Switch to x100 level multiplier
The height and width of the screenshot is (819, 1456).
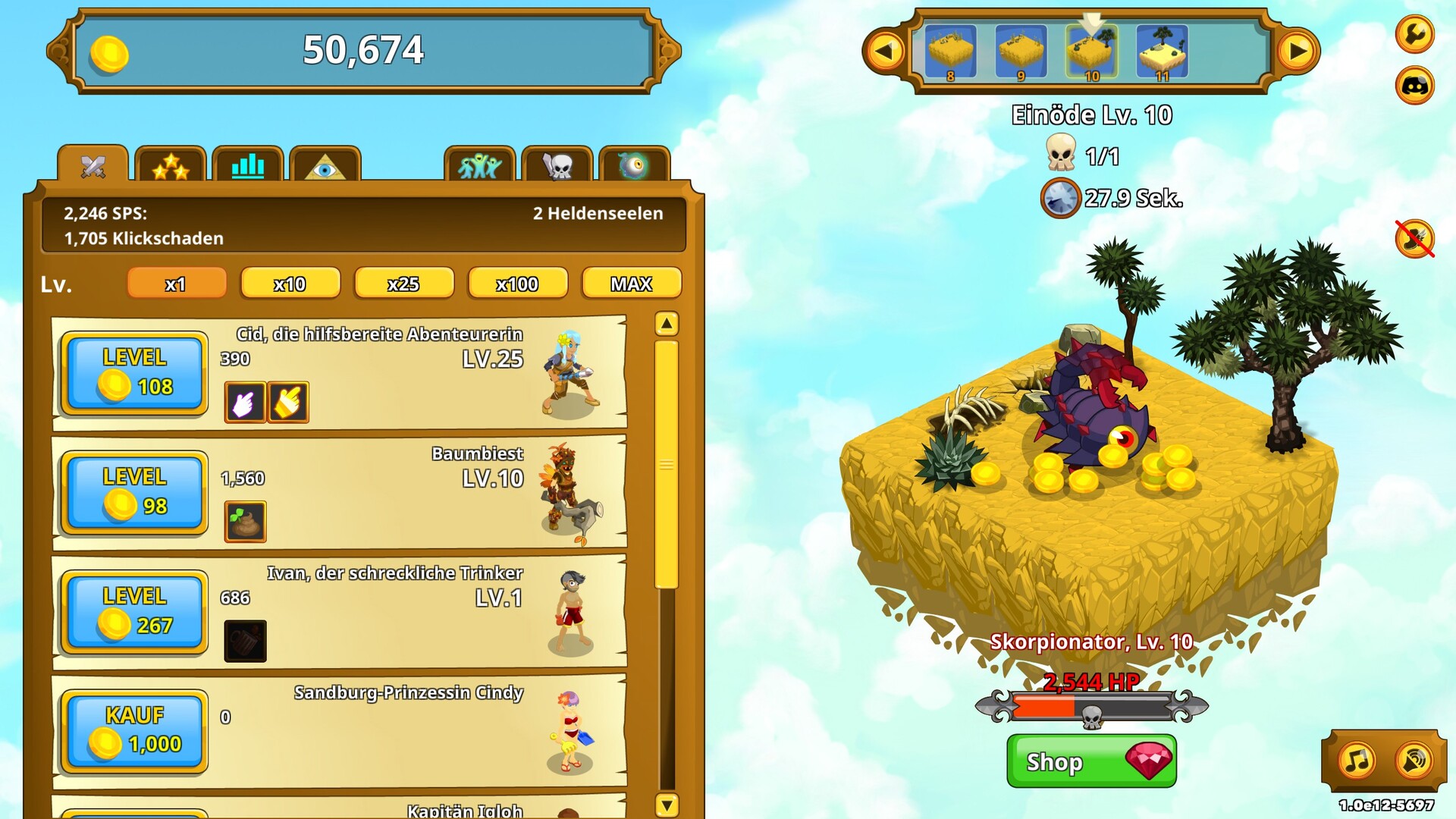coord(517,284)
